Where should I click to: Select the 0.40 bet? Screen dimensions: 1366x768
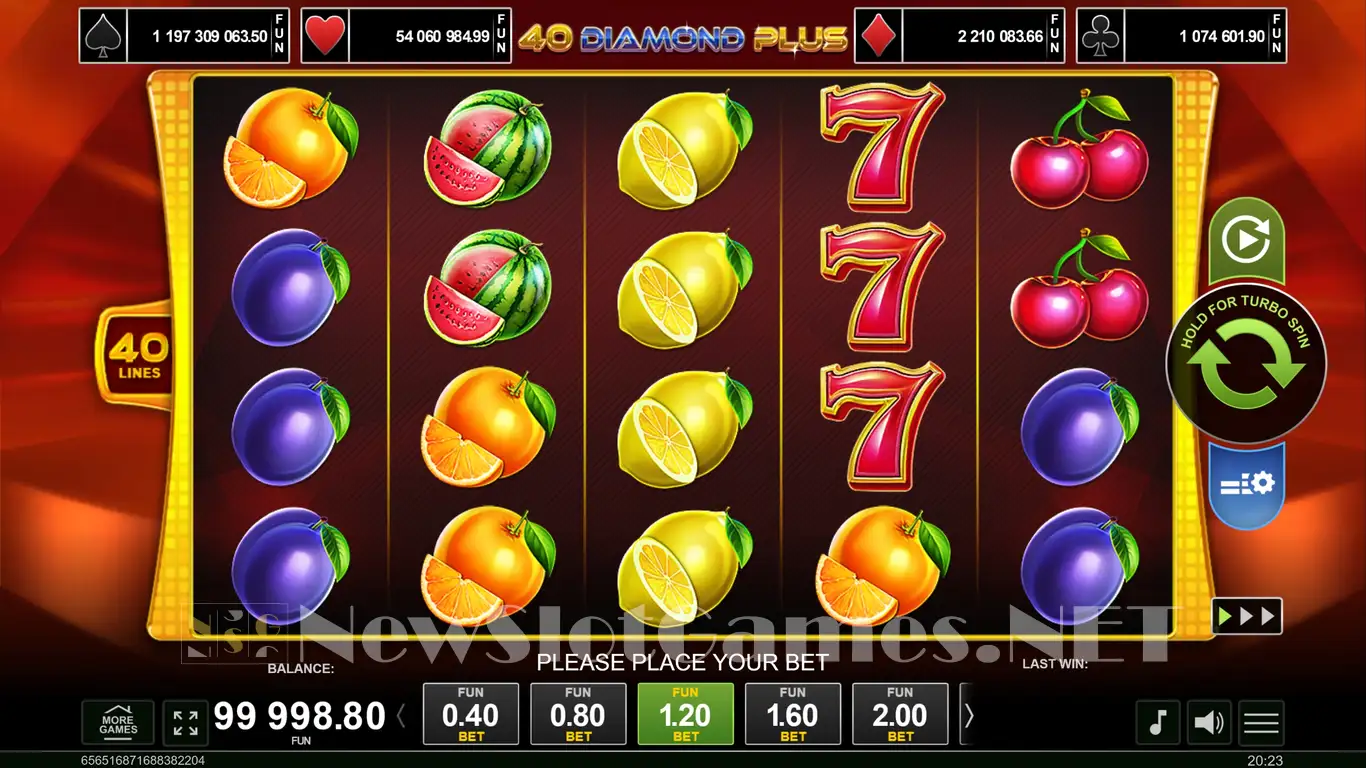(x=471, y=714)
